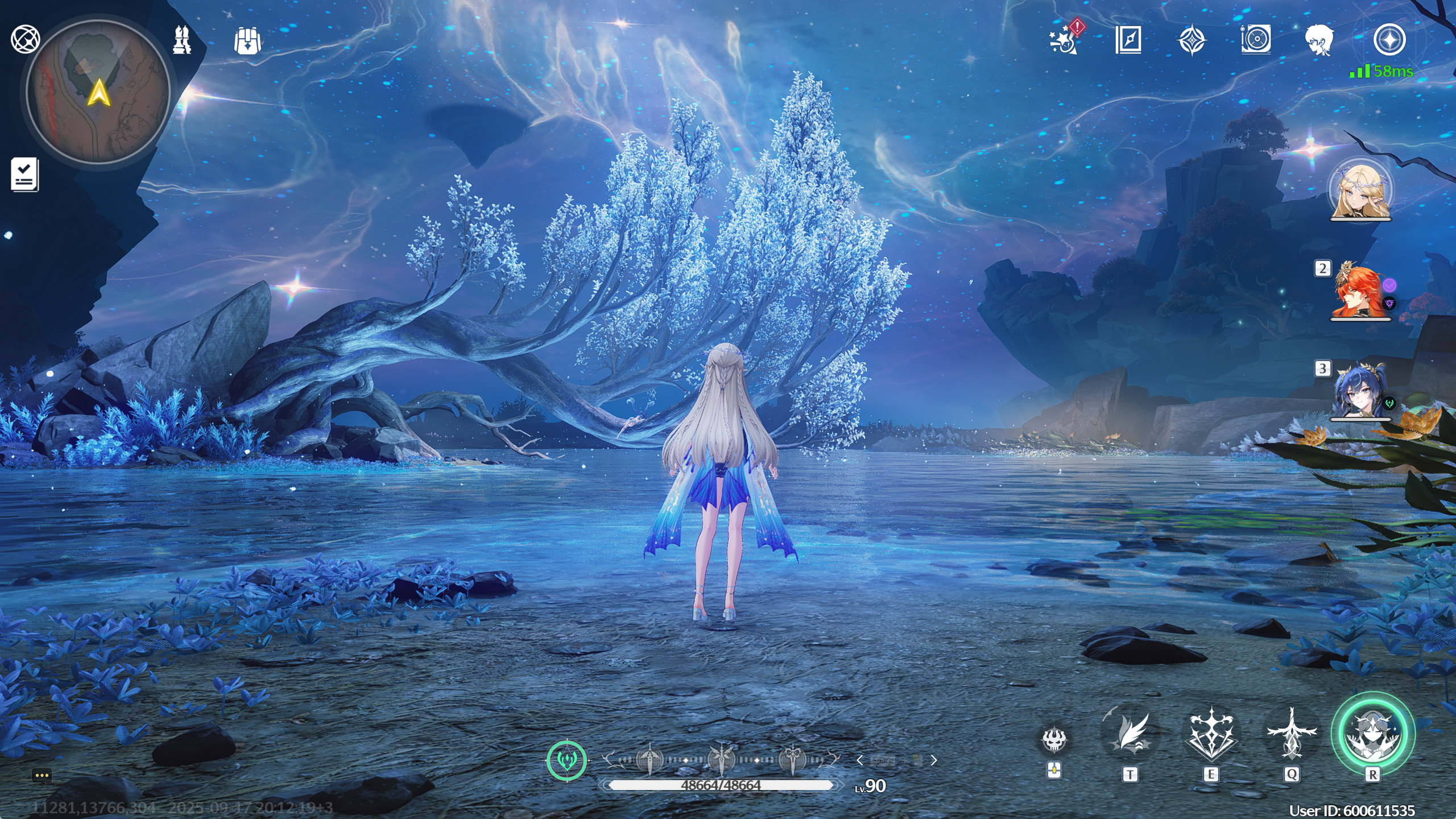Click the globe icon beside the minimap
This screenshot has width=1456, height=819.
pos(25,39)
